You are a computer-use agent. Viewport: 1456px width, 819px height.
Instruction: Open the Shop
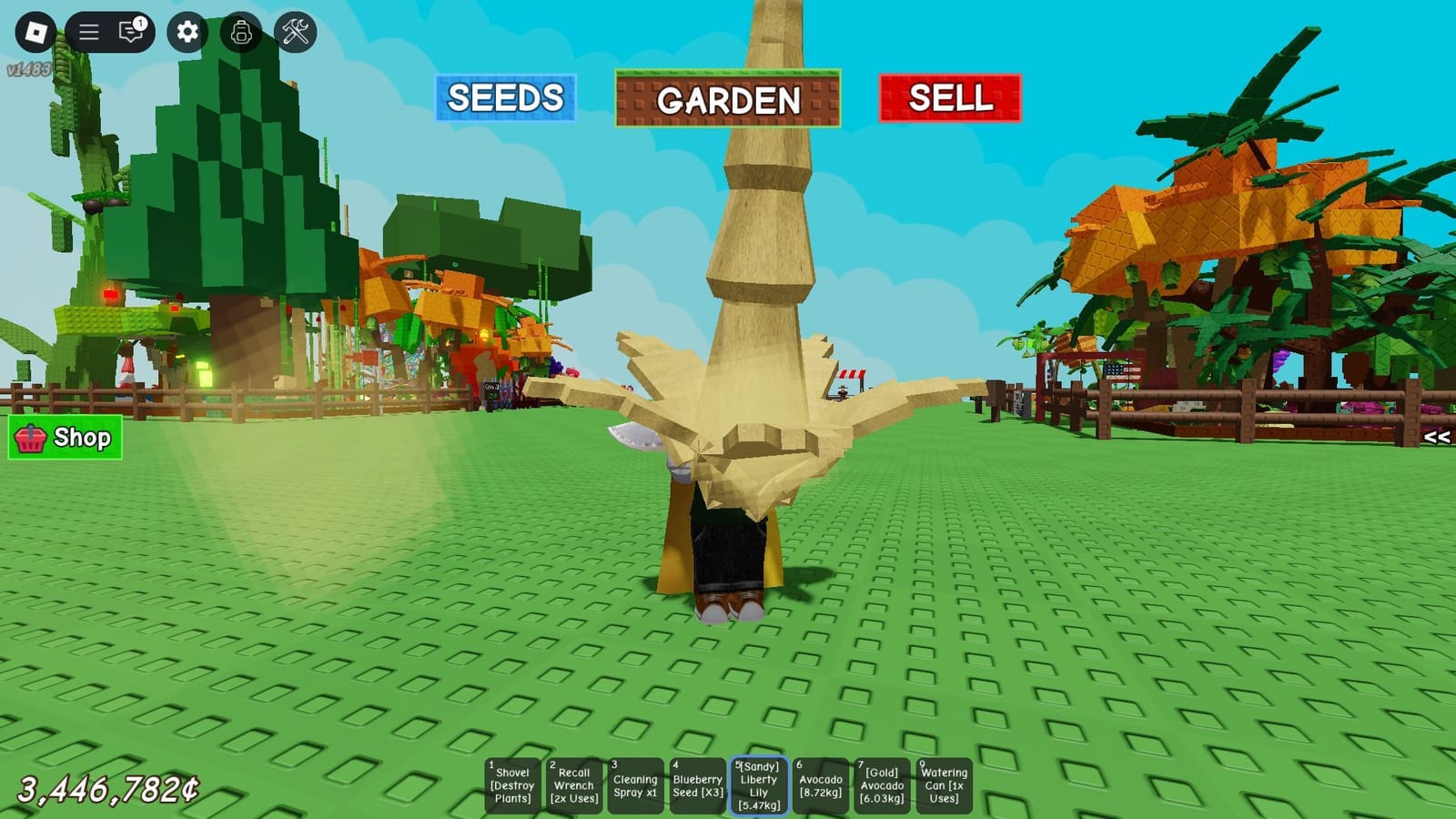[64, 439]
